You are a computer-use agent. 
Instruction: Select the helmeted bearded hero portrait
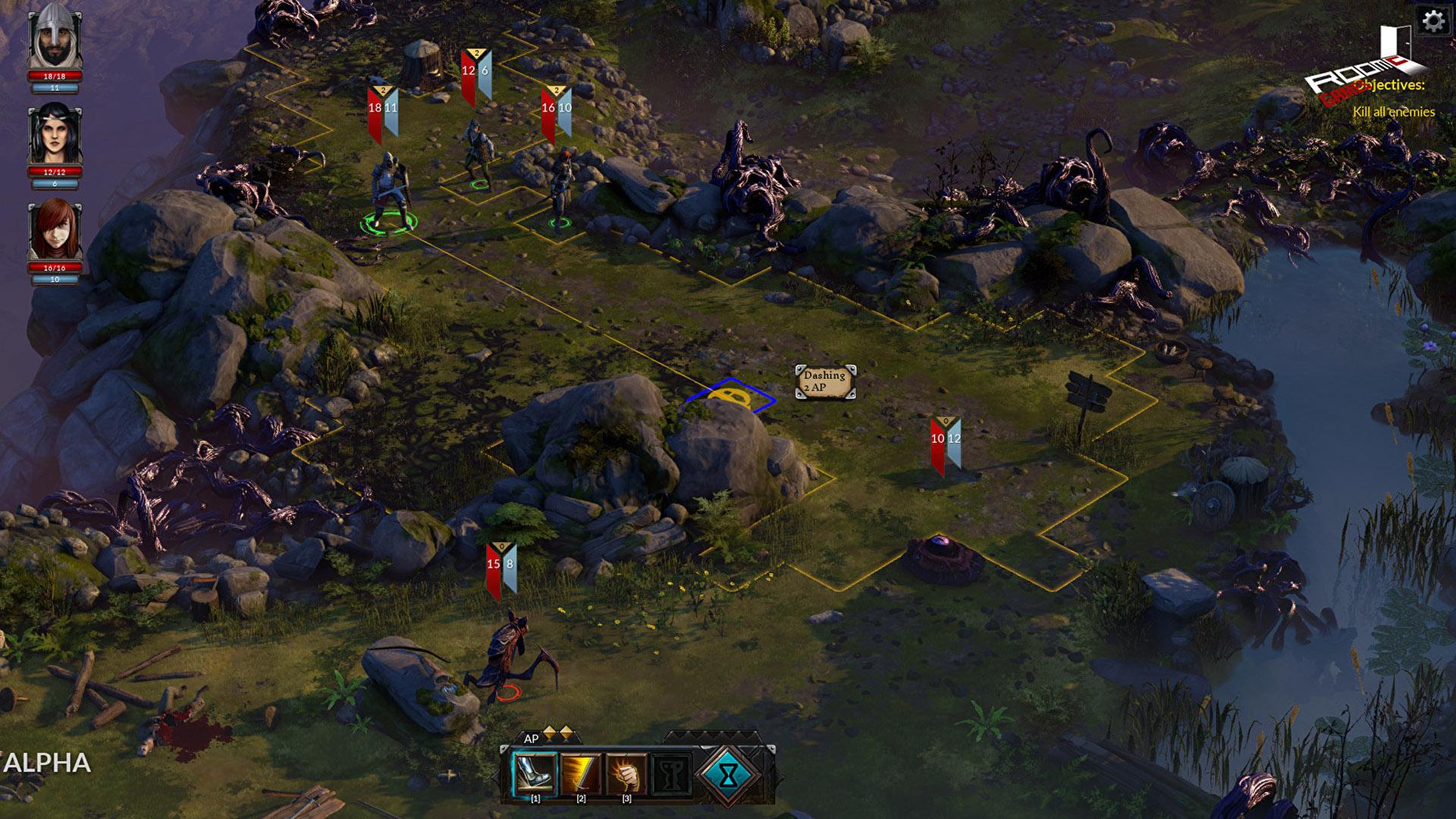pyautogui.click(x=55, y=36)
